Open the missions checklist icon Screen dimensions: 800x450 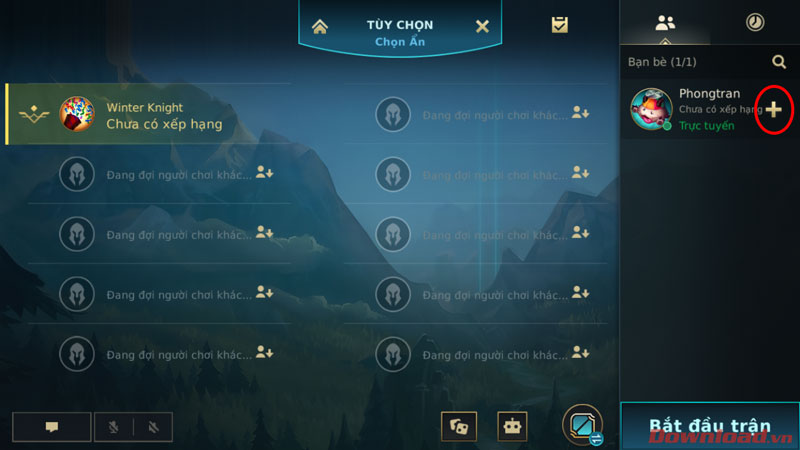coord(560,25)
